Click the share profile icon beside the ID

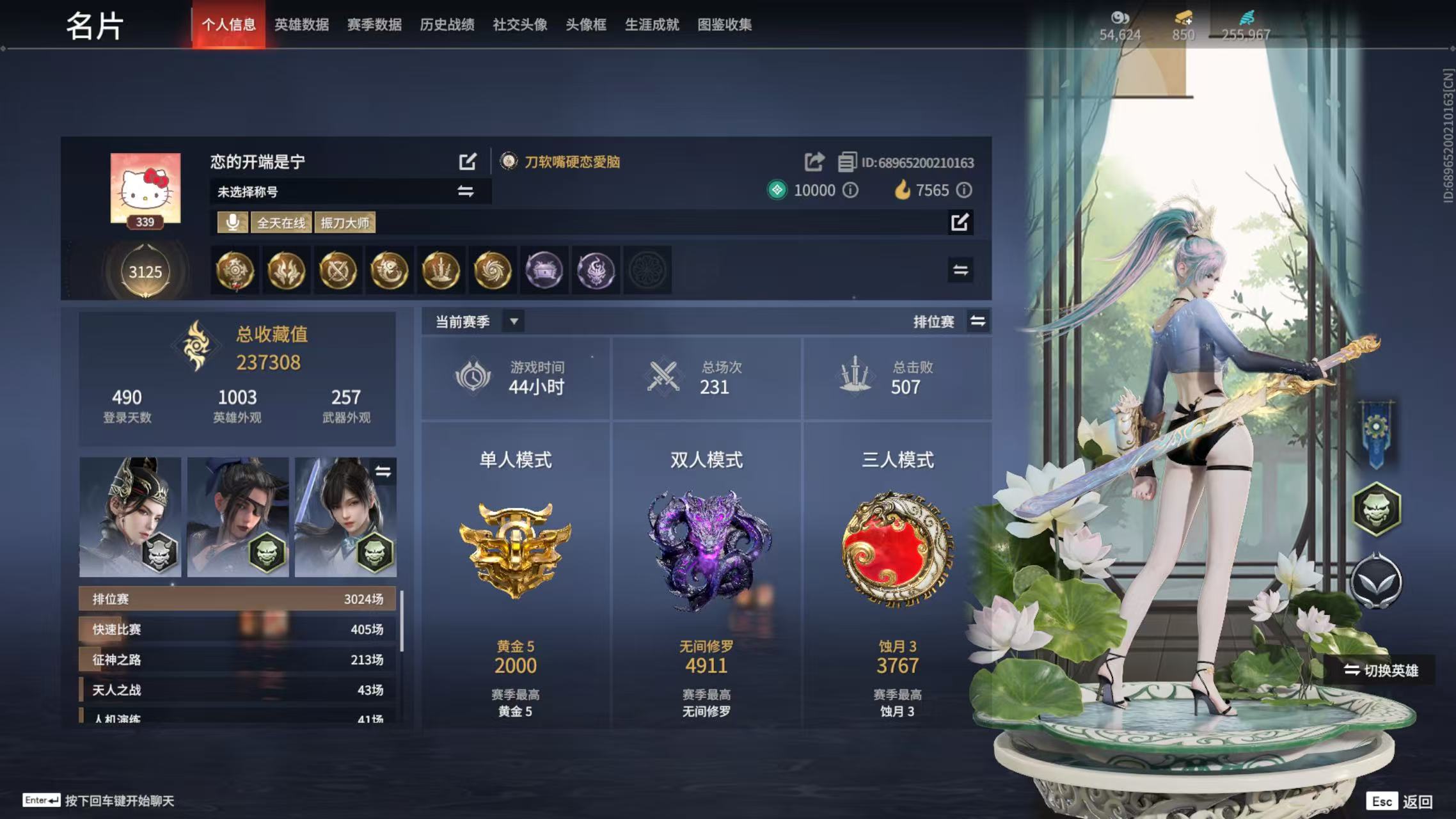[814, 162]
